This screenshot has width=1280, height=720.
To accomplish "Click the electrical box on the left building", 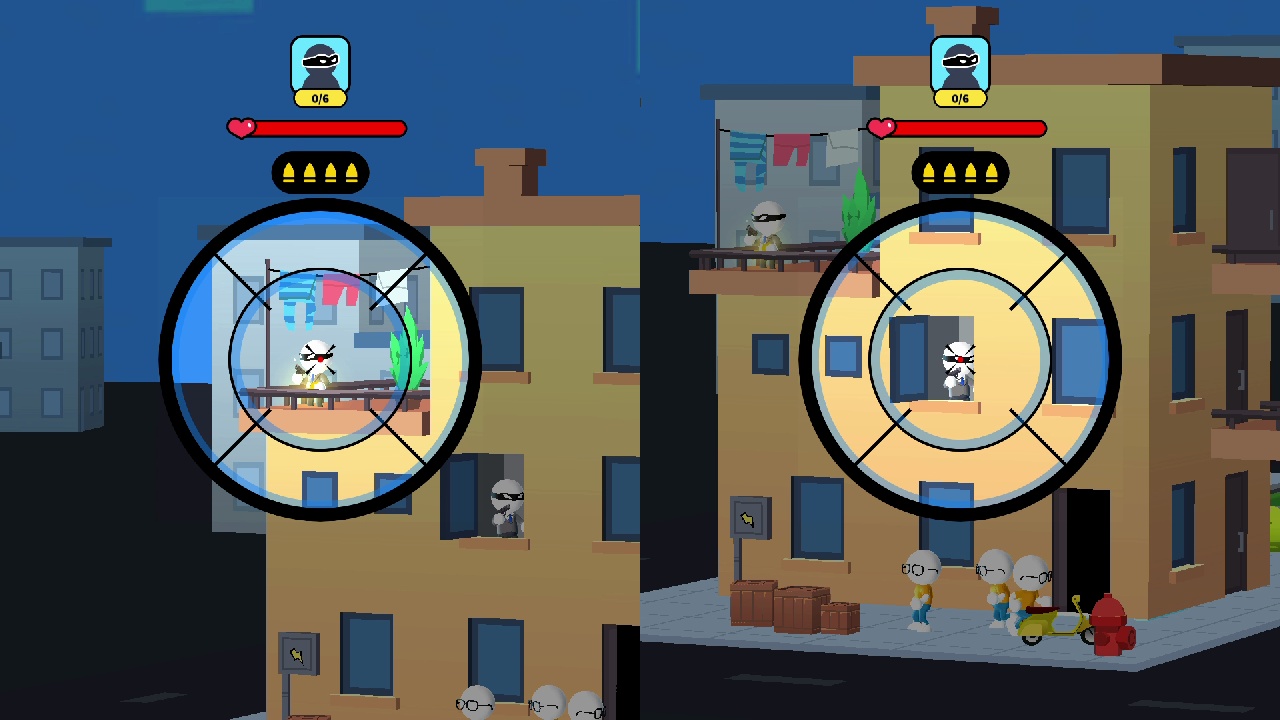I will pyautogui.click(x=297, y=653).
